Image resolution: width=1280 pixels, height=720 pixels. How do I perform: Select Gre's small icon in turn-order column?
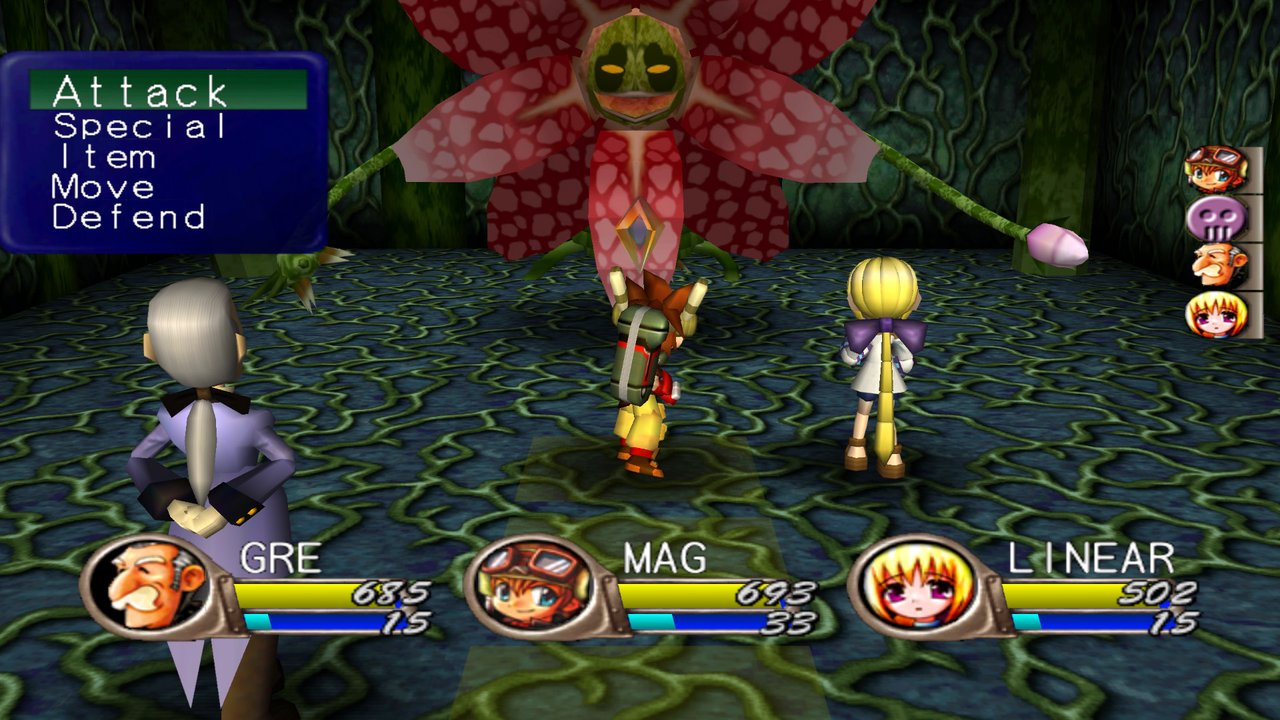[x=1216, y=266]
